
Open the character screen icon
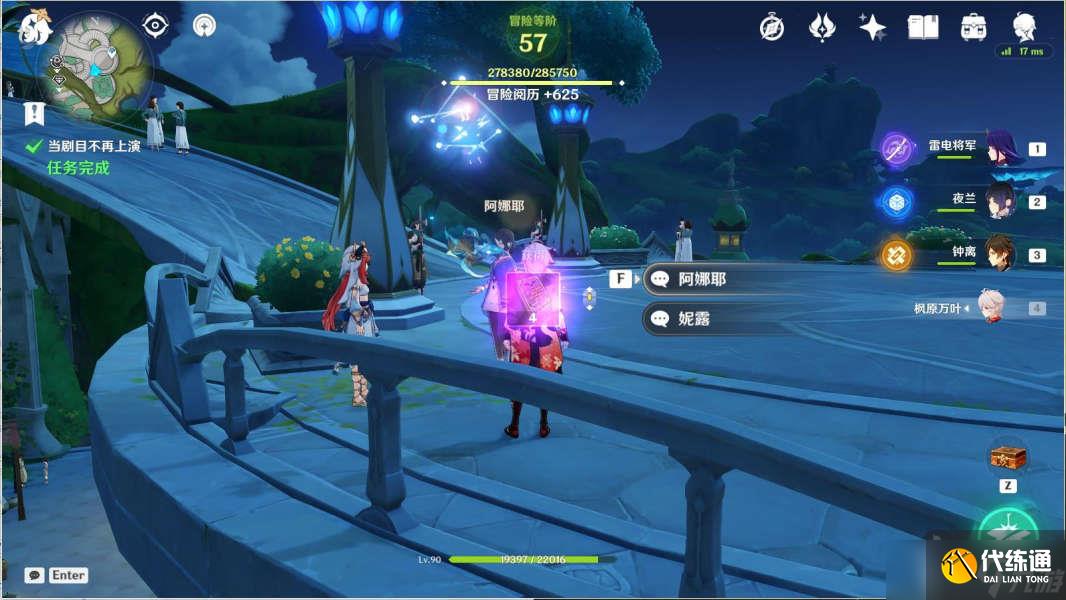pyautogui.click(x=1023, y=26)
